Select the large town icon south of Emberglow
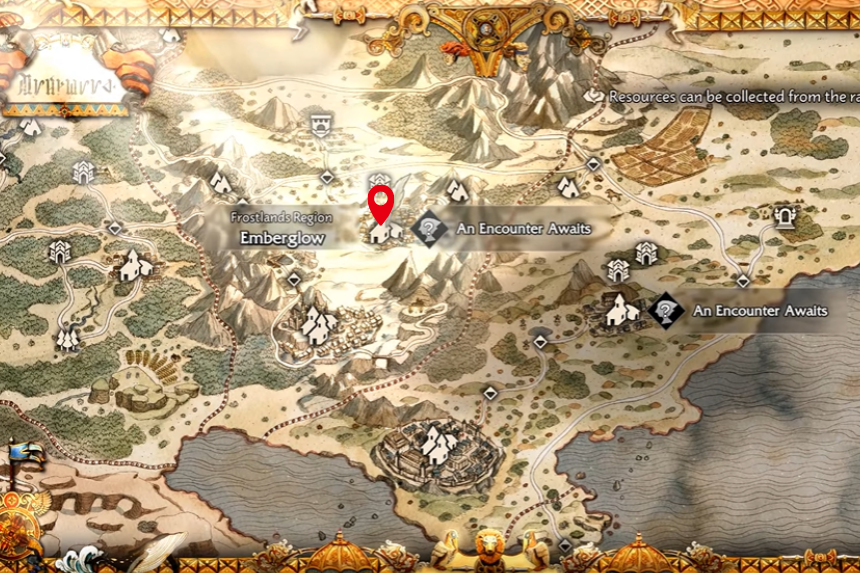Screen dimensions: 860x573 click(x=319, y=324)
